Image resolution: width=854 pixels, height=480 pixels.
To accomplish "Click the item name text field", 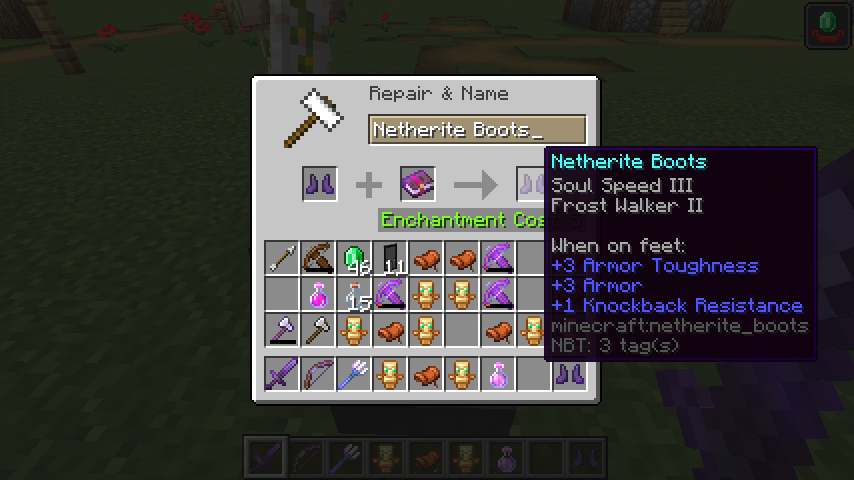I will point(476,130).
